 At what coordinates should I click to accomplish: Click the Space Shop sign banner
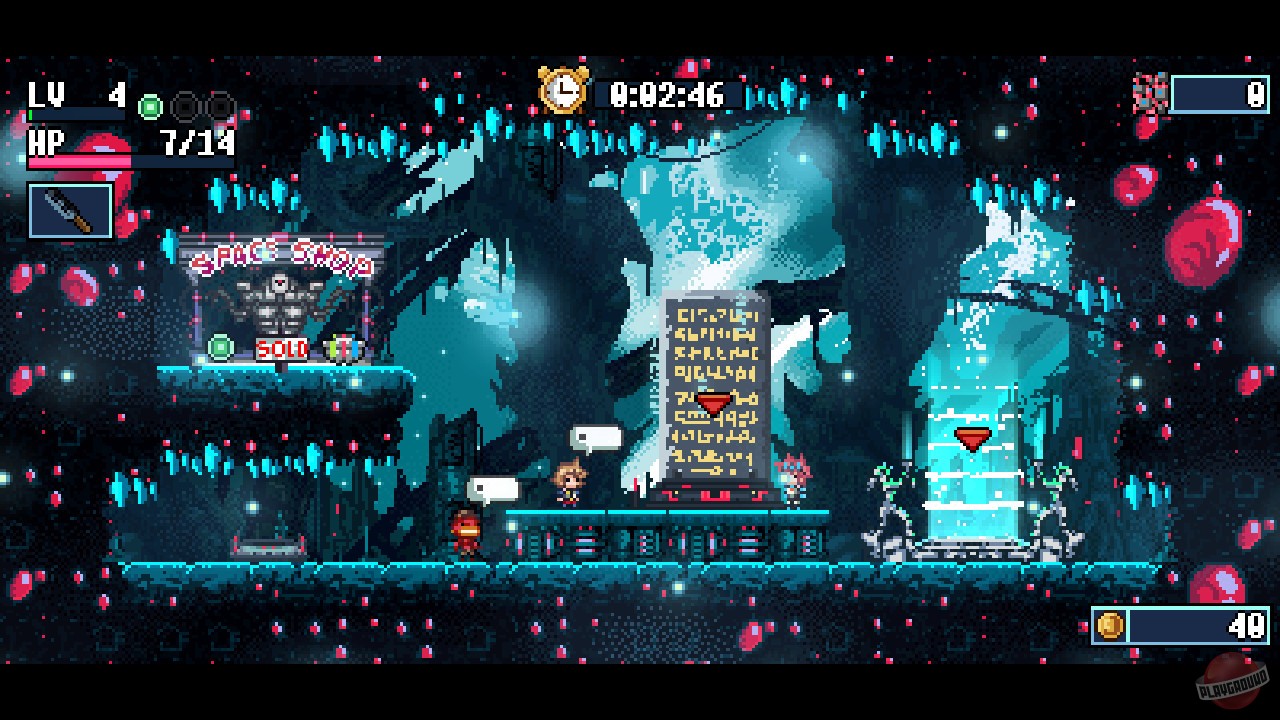coord(282,255)
